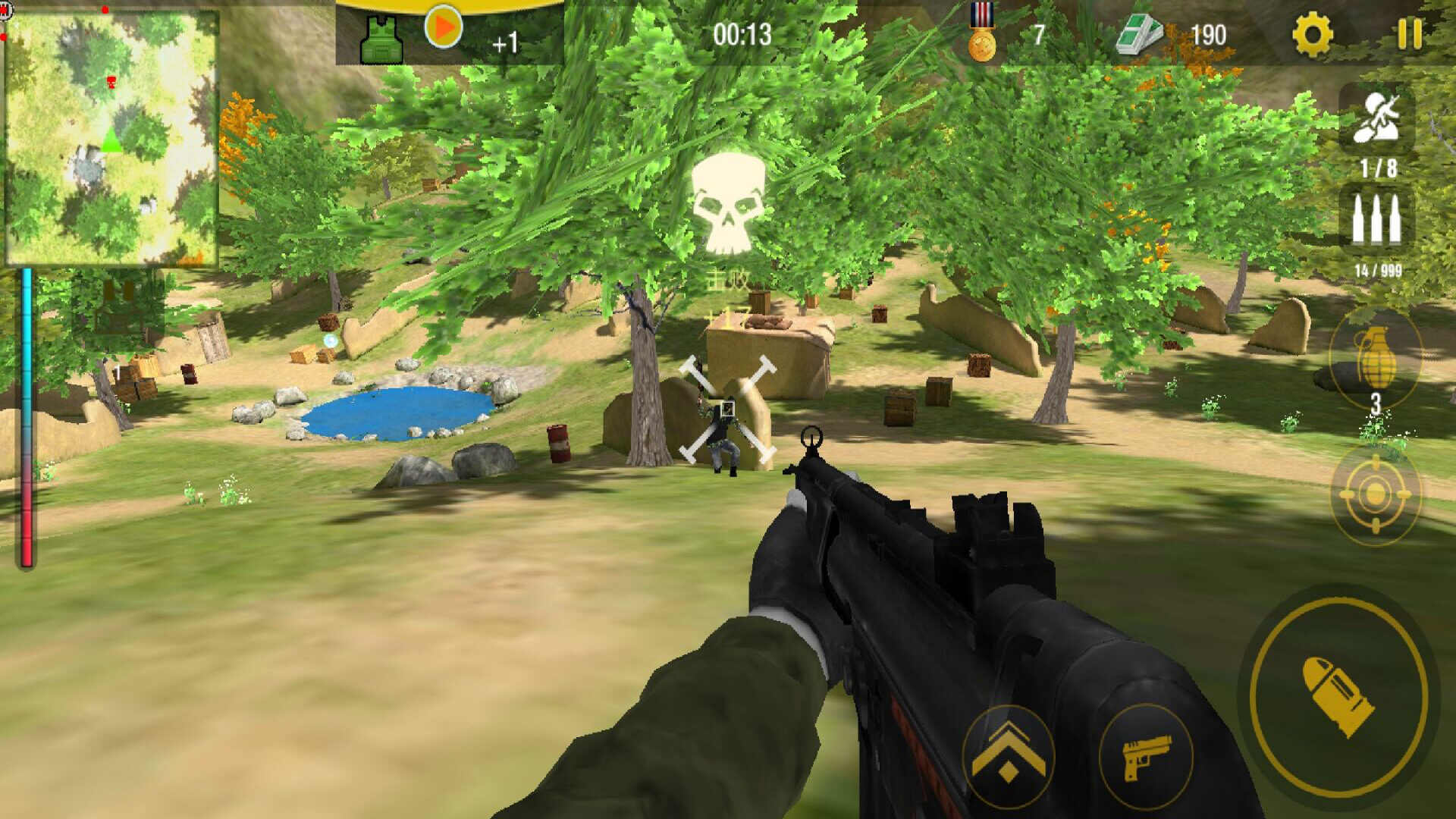Toggle the aim scope crosshair button
Viewport: 1456px width, 819px height.
coord(1375,494)
